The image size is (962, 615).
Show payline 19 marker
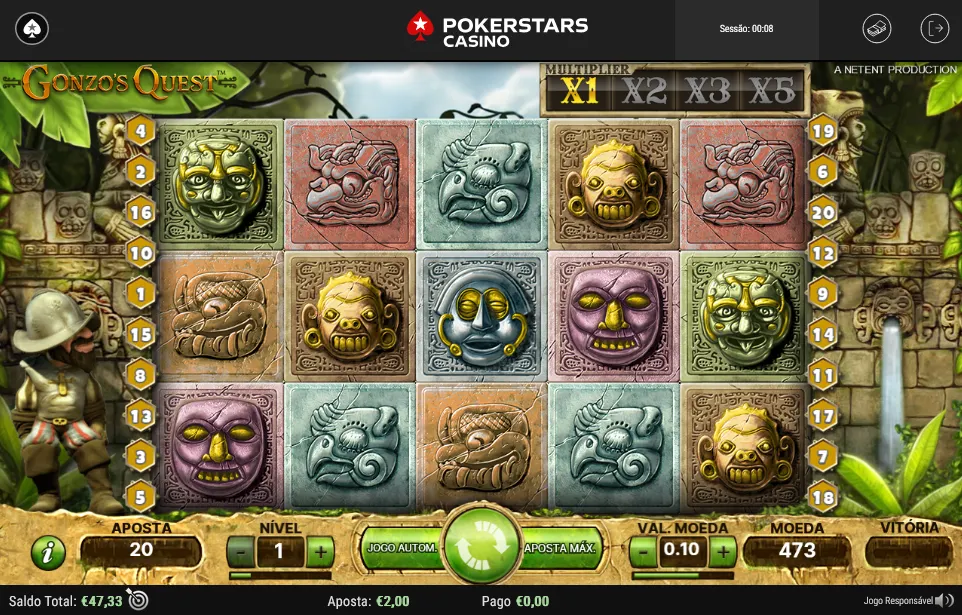[x=822, y=130]
